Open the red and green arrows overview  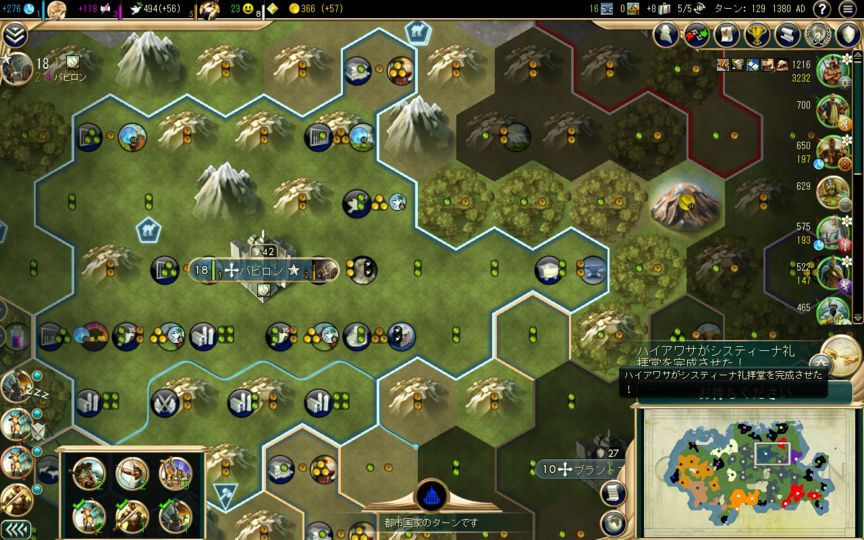[x=697, y=35]
